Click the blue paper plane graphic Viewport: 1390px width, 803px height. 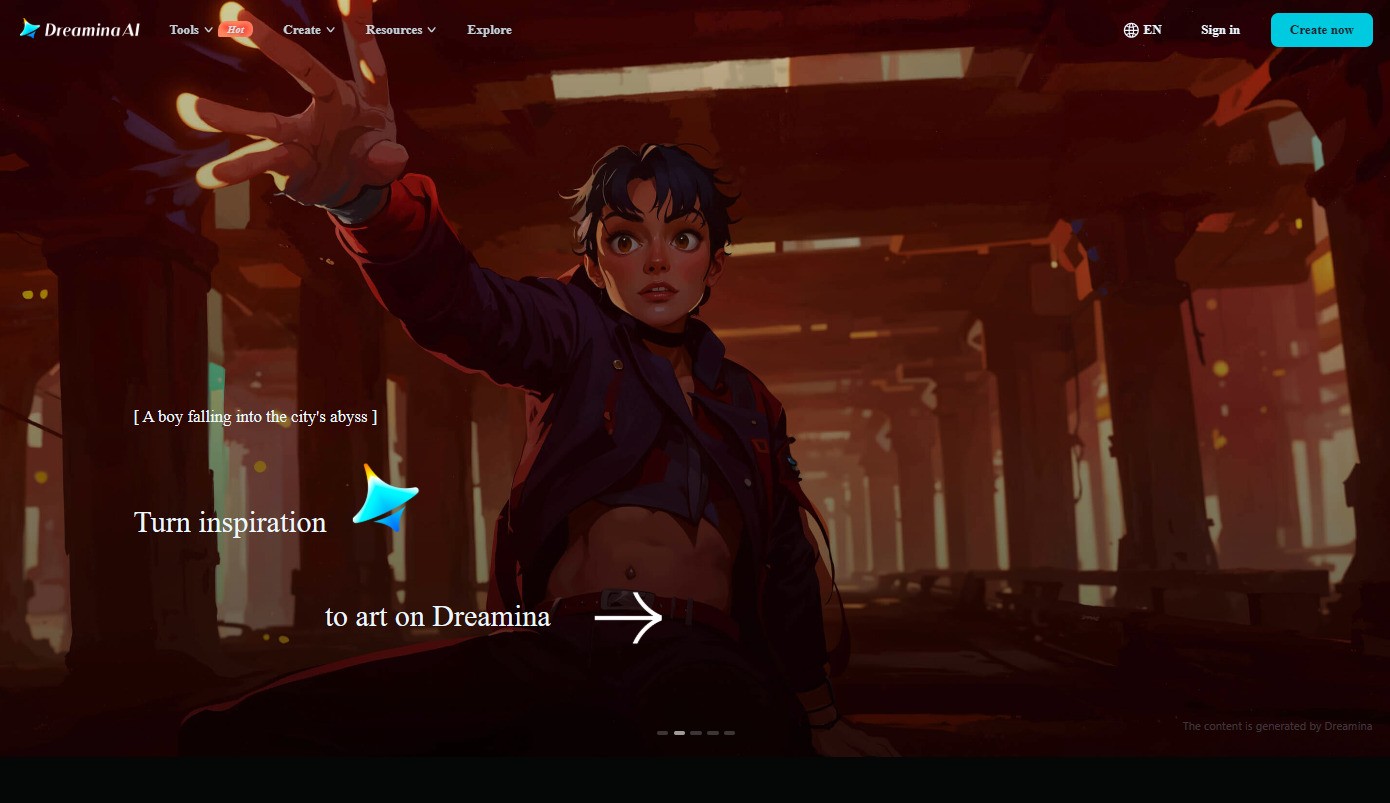pyautogui.click(x=383, y=497)
